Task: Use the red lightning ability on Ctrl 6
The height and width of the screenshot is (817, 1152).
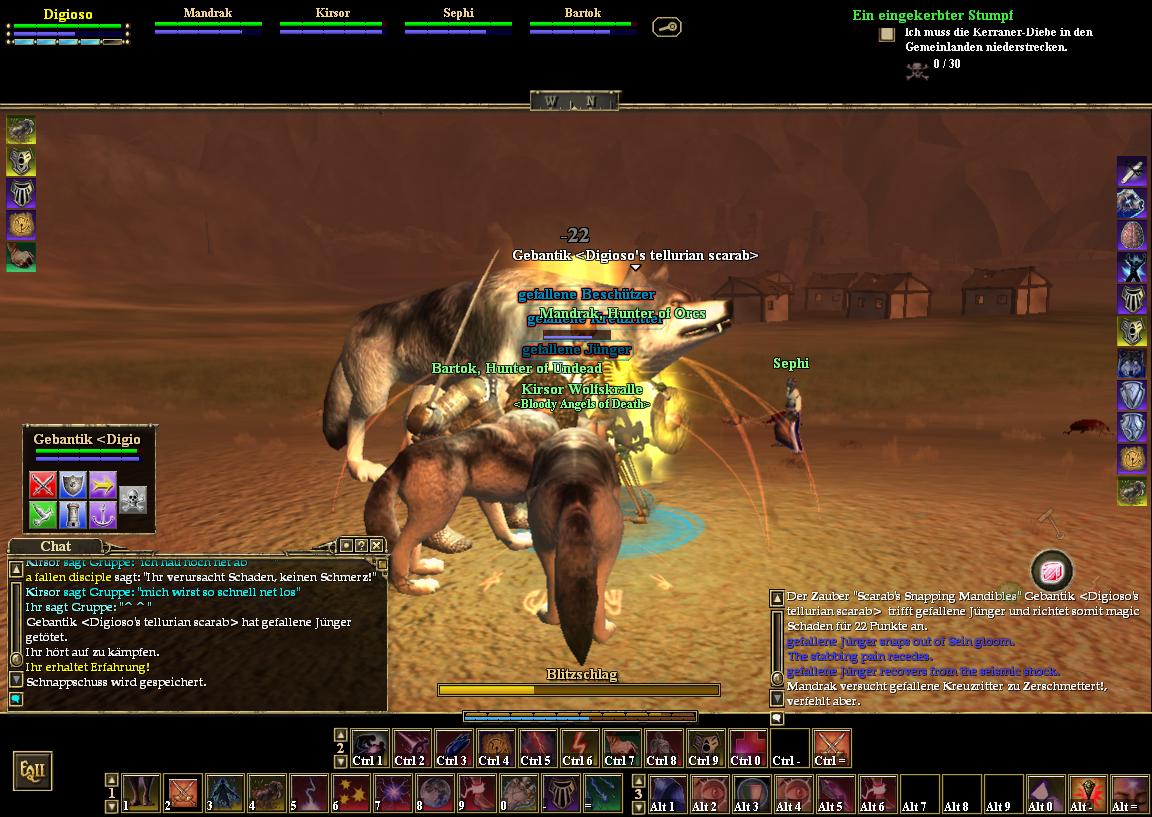Action: (x=579, y=746)
